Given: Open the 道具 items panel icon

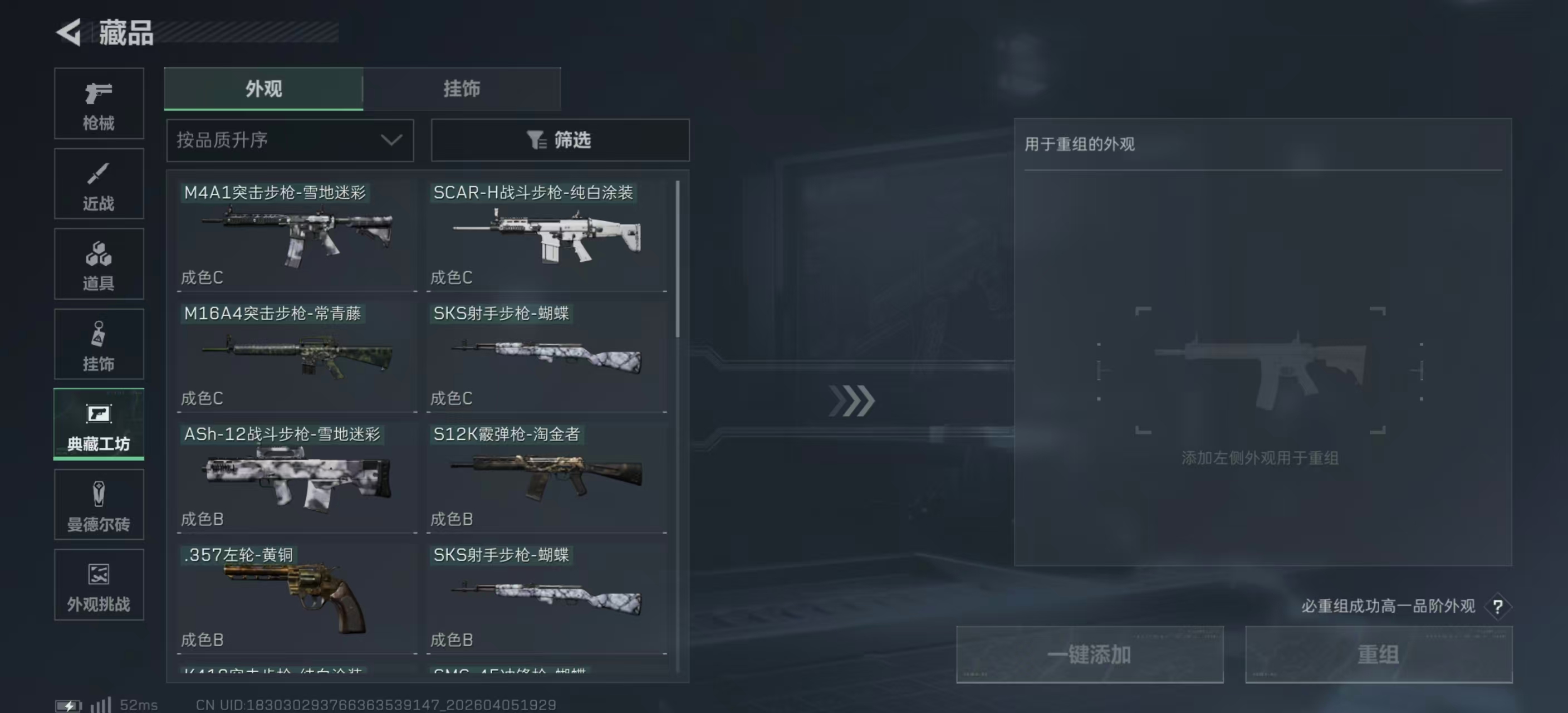Looking at the screenshot, I should click(x=99, y=263).
